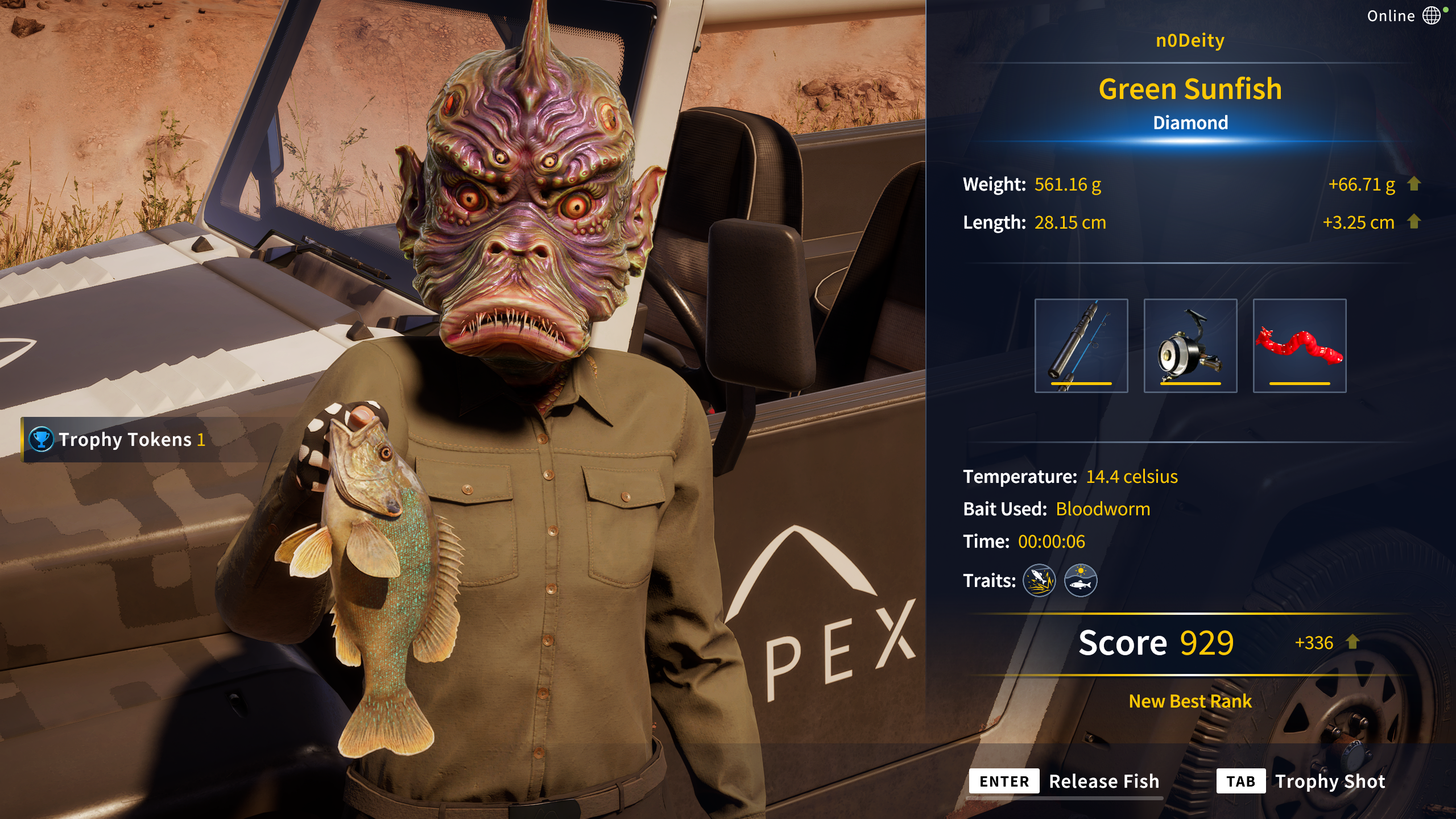The width and height of the screenshot is (1456, 819).
Task: Take a Trophy Shot
Action: [x=1301, y=781]
